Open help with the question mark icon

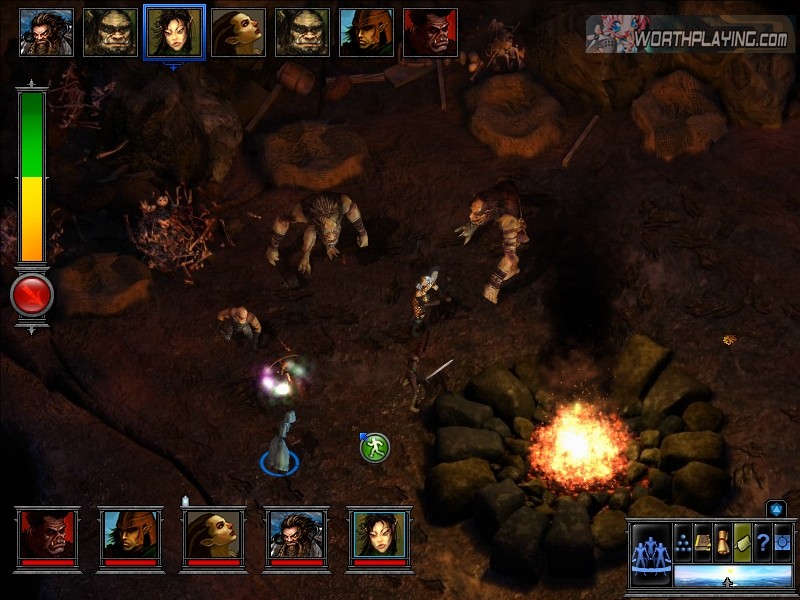(x=763, y=542)
